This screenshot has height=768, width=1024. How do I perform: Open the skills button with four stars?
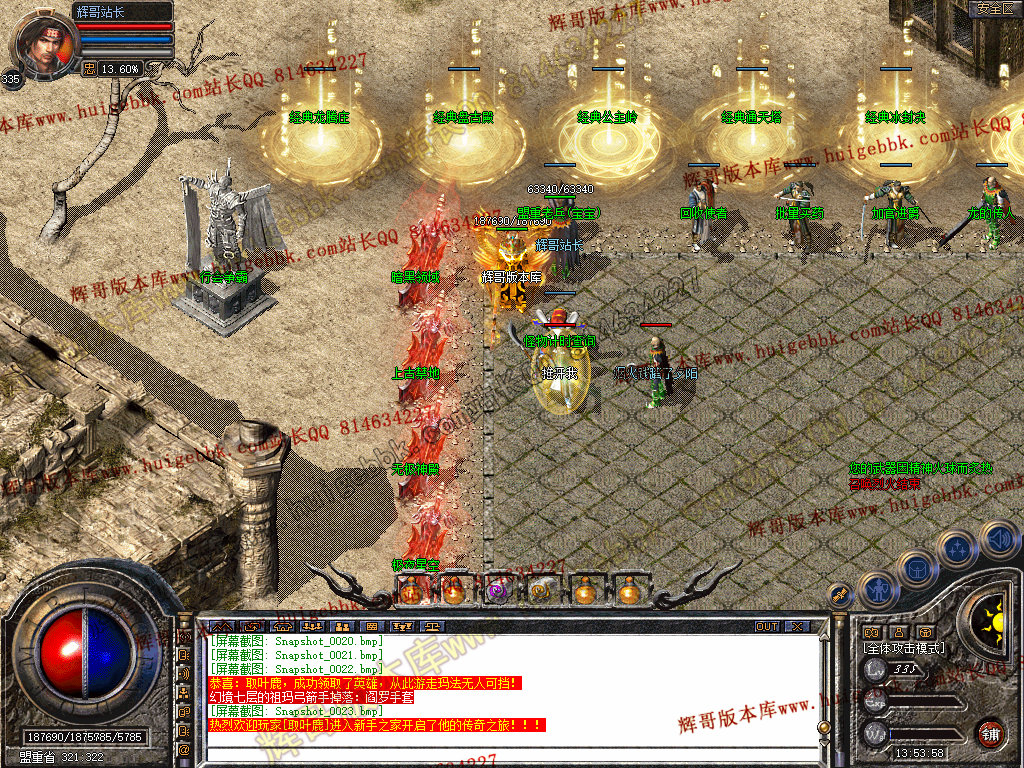pyautogui.click(x=958, y=549)
